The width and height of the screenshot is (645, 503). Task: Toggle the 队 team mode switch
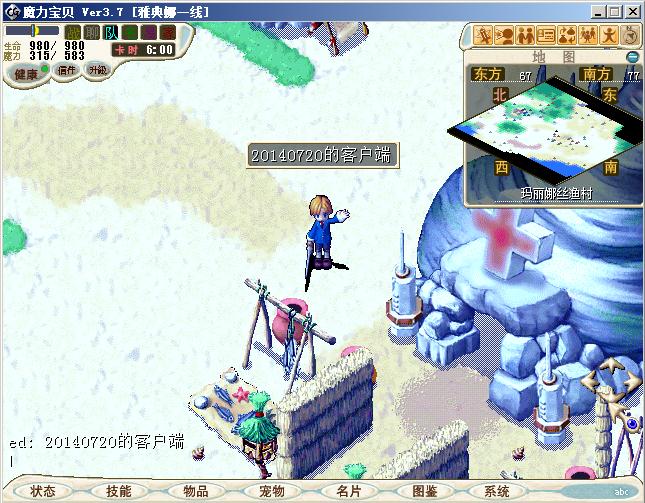coord(110,33)
